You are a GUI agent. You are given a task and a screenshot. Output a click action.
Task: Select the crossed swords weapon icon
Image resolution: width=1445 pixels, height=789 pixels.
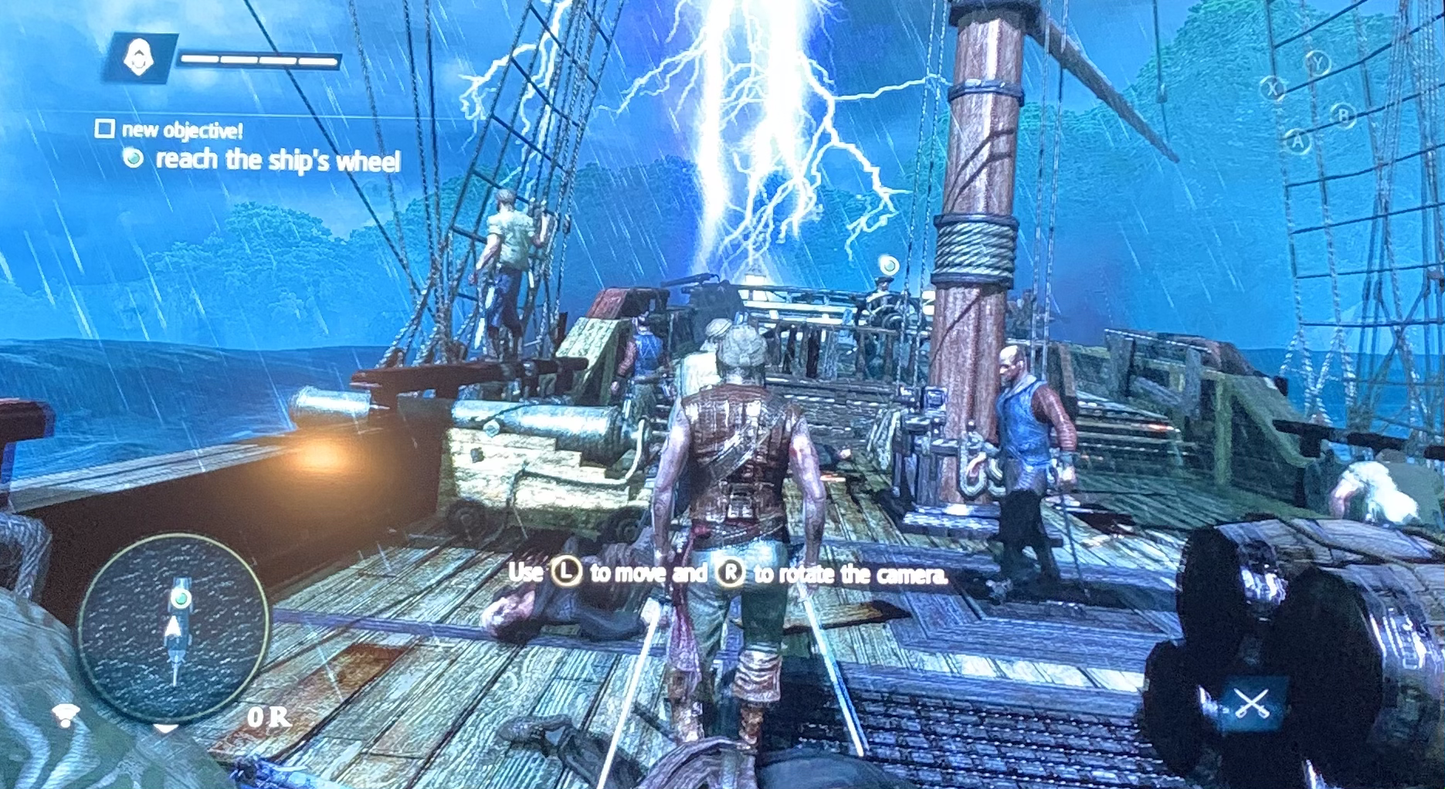[1251, 702]
